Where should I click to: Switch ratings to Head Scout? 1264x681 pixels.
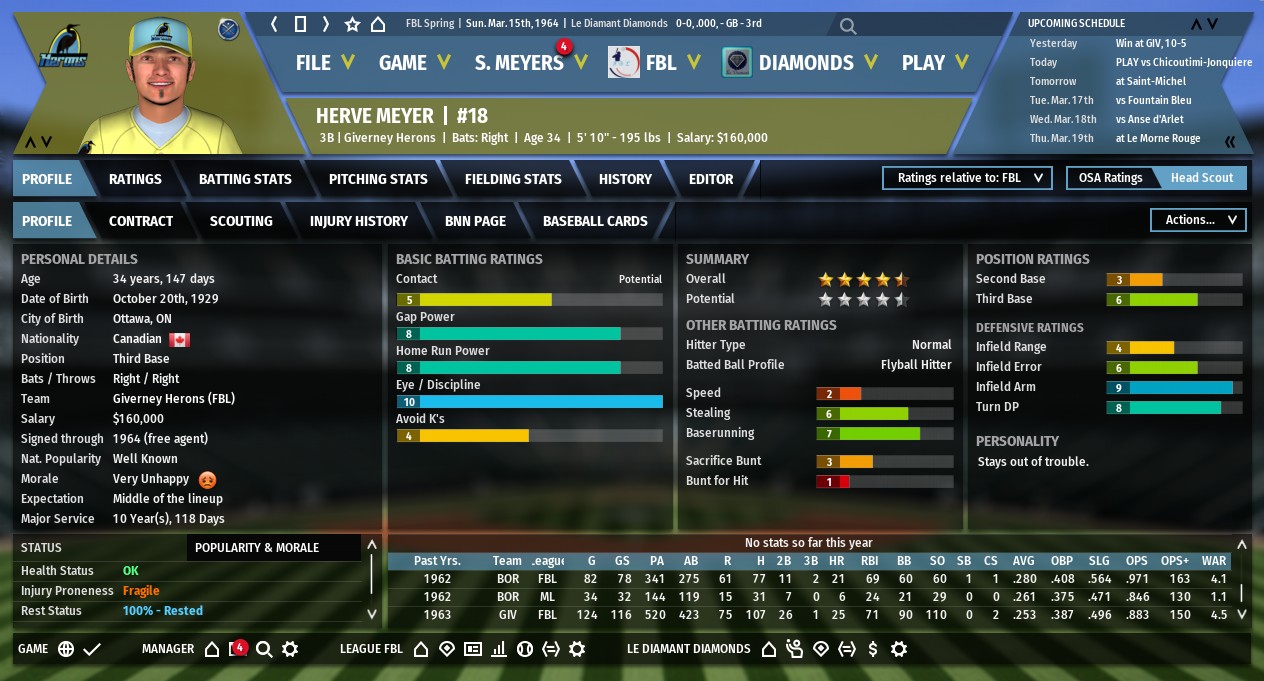1202,178
